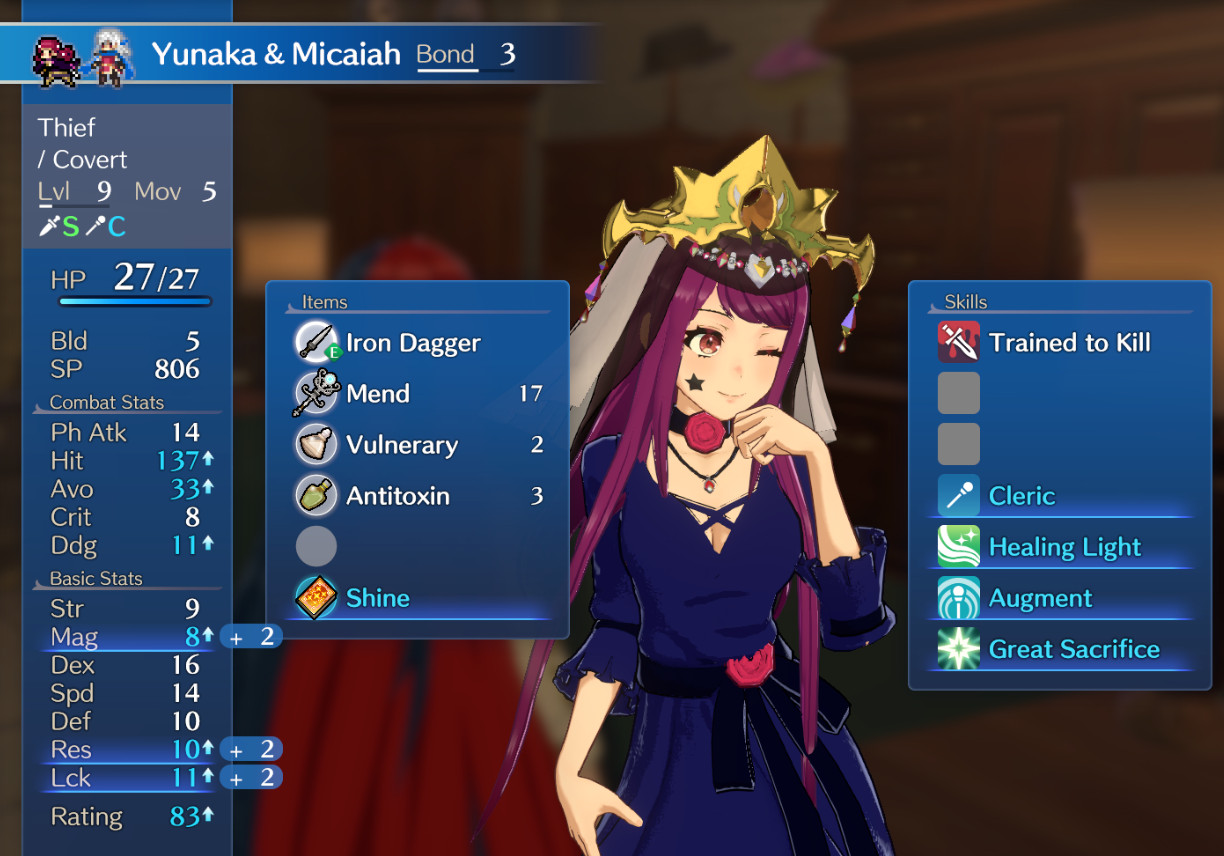
Task: Select the Thief class name
Action: [x=67, y=128]
